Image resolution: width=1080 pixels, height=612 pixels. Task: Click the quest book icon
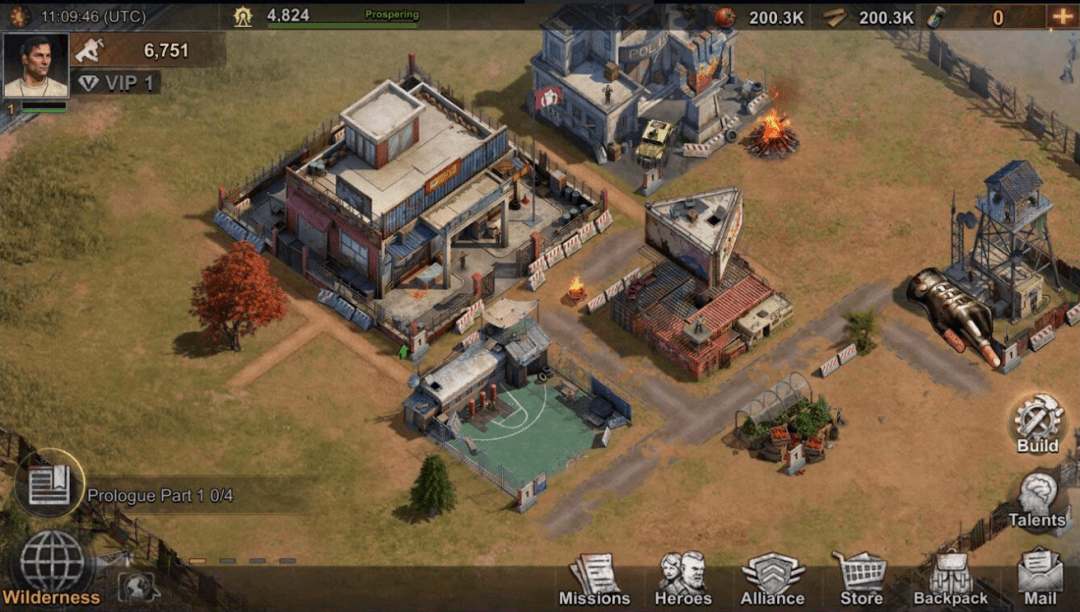(49, 483)
